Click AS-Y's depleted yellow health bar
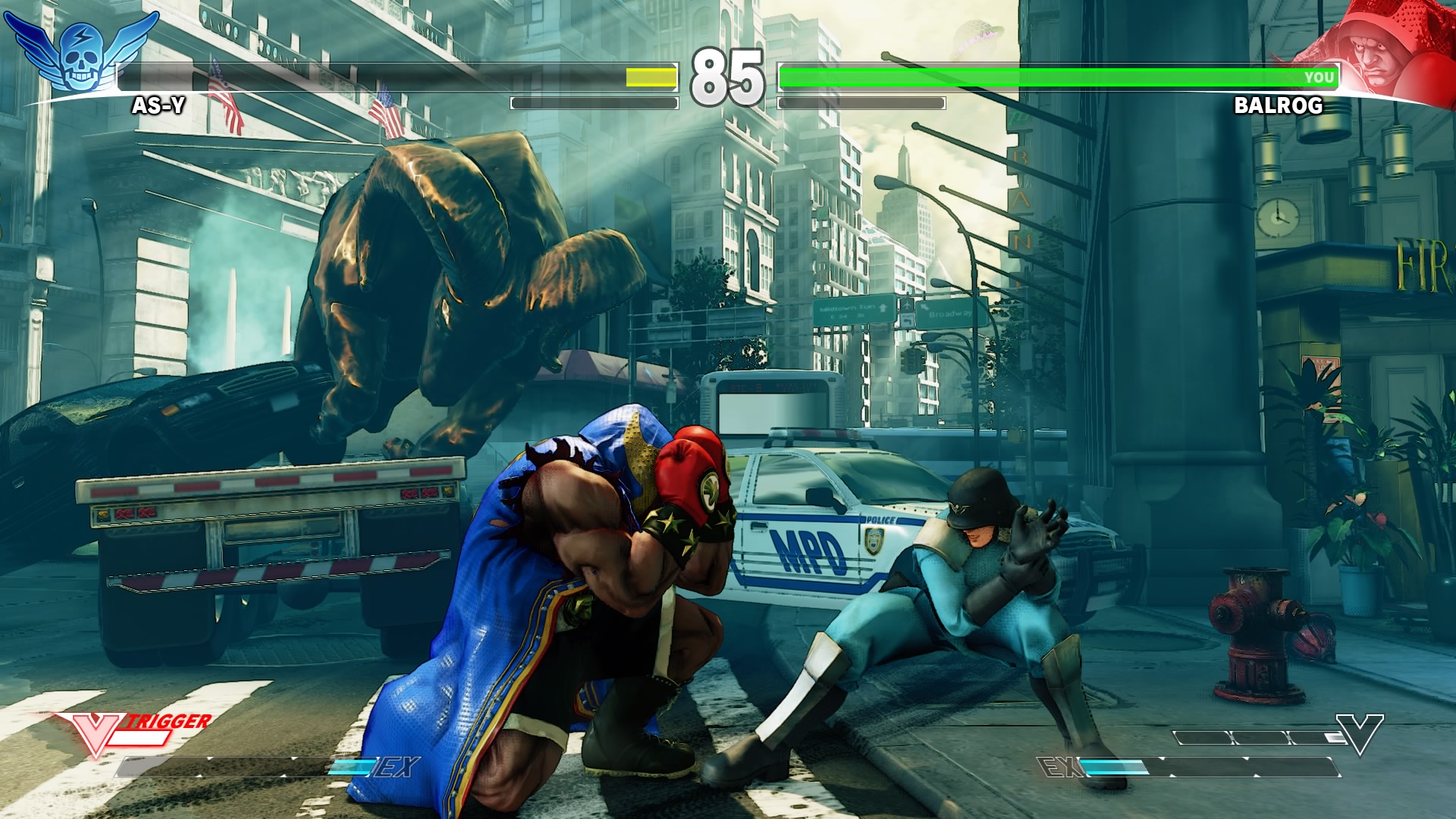The height and width of the screenshot is (819, 1456). point(648,77)
